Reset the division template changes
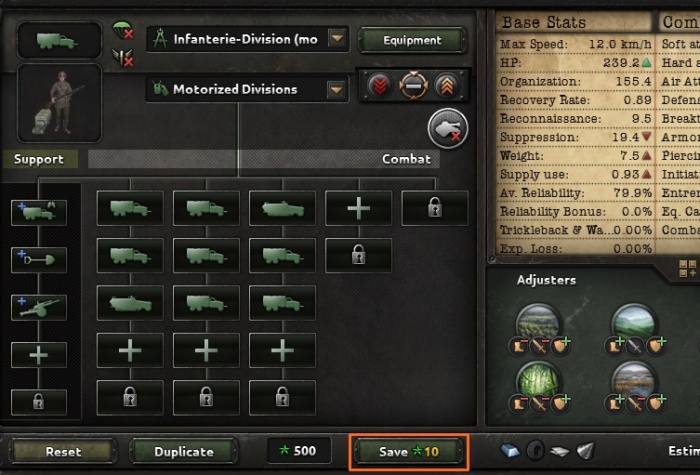 [x=63, y=452]
